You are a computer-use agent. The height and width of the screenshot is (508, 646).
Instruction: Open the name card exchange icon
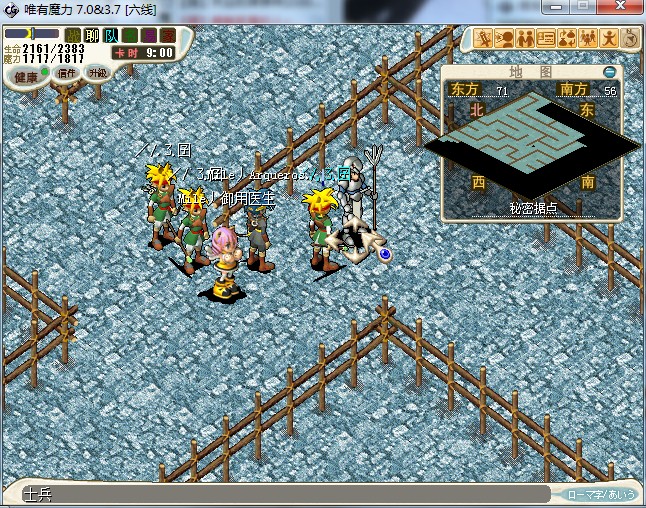pyautogui.click(x=547, y=38)
